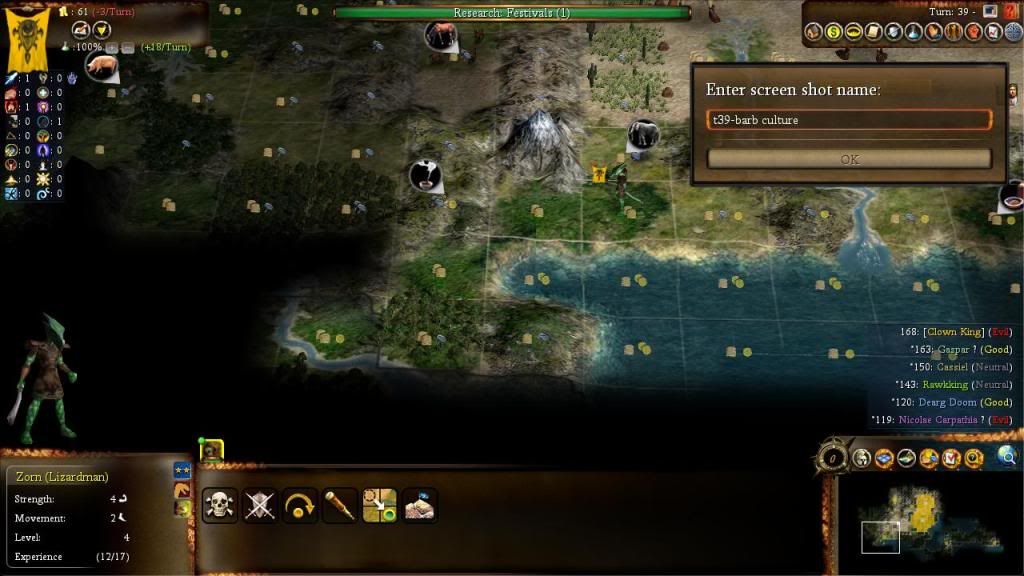The height and width of the screenshot is (576, 1024).
Task: Open the technology advisor flask icon
Action: point(912,33)
